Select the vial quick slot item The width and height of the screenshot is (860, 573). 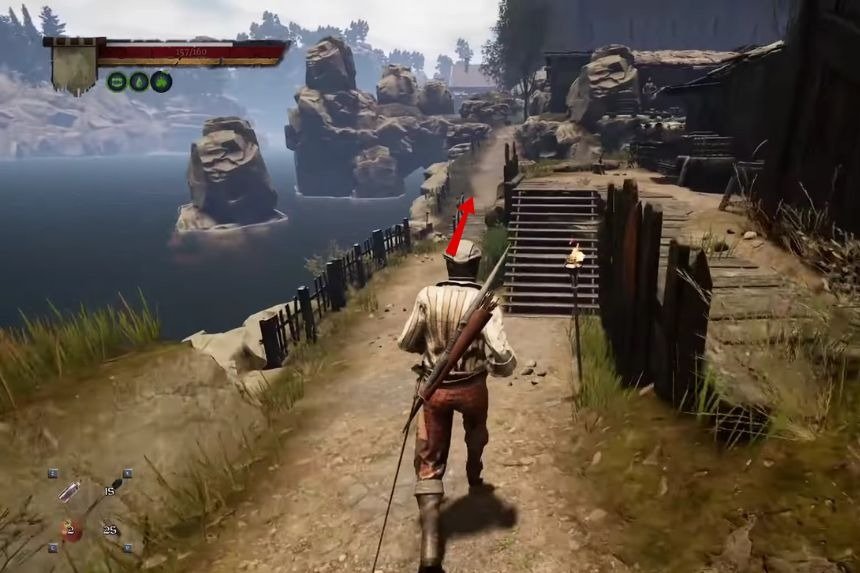coord(70,491)
